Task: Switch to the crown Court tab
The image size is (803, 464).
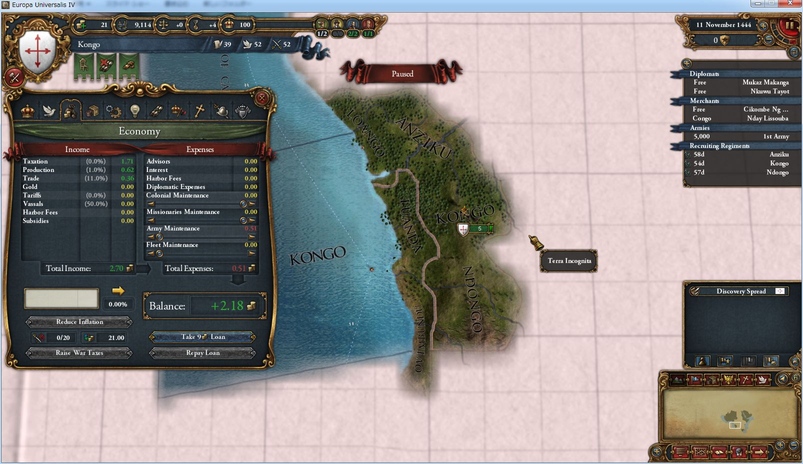Action: coord(27,111)
